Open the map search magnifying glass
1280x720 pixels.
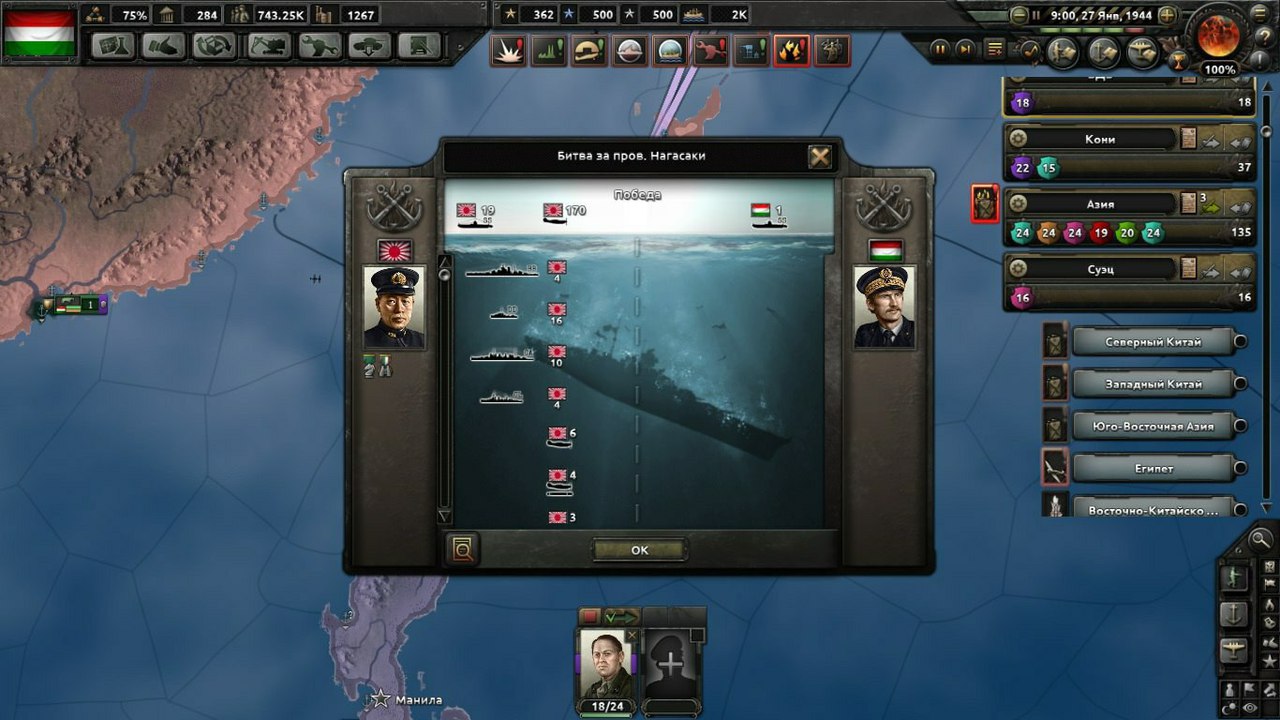click(x=1260, y=539)
